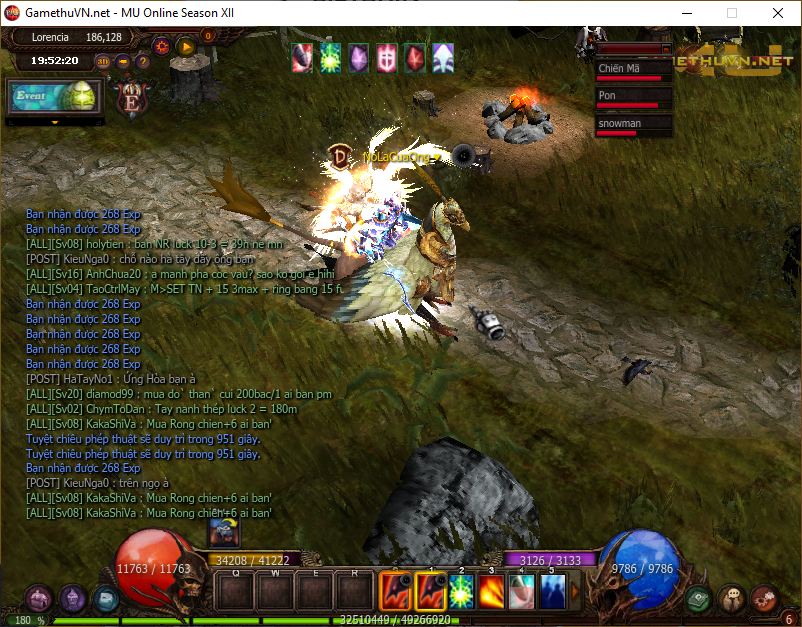The height and width of the screenshot is (627, 802).
Task: Click the orange play arrow button
Action: 185,45
